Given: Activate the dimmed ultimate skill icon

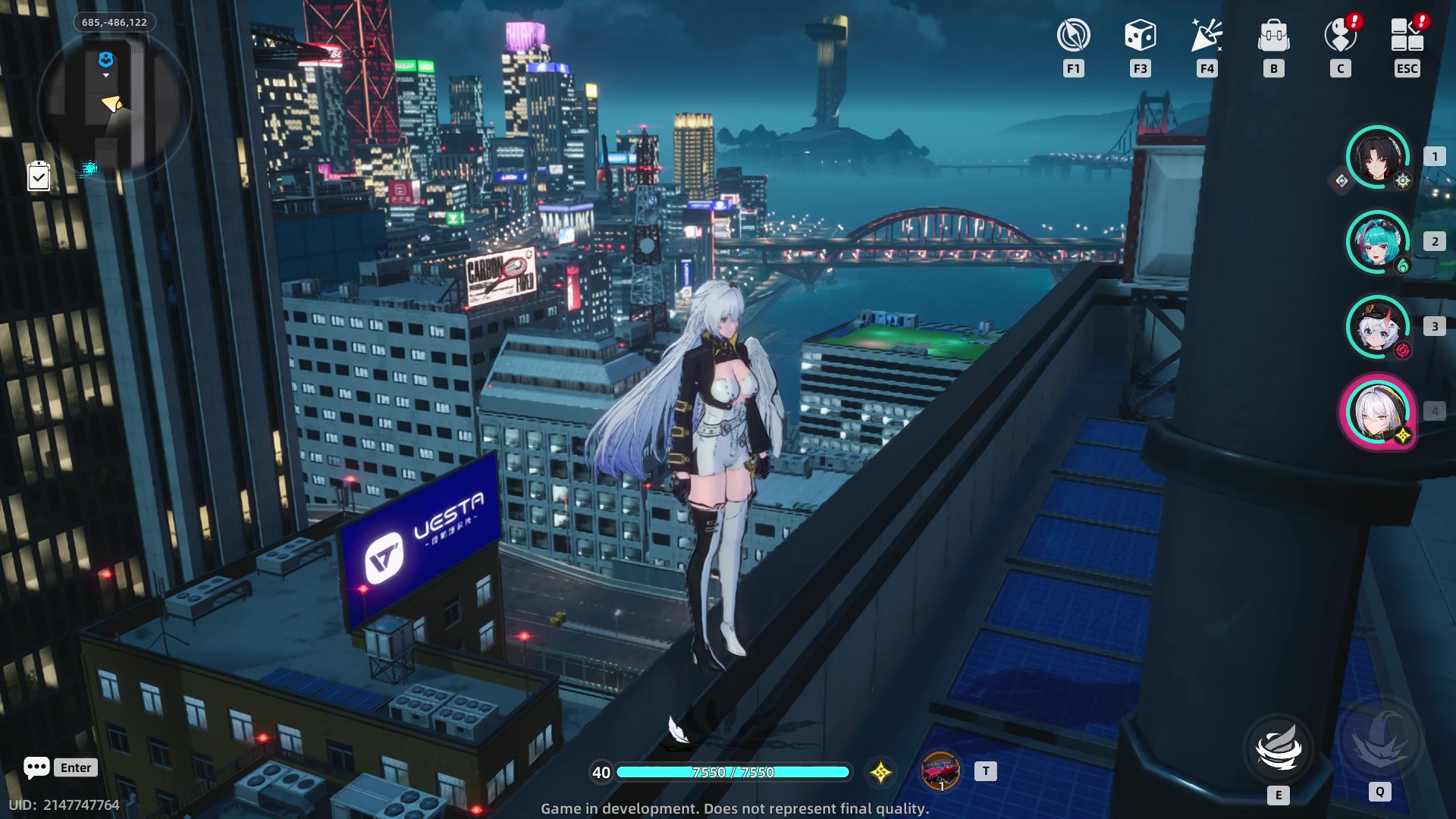Looking at the screenshot, I should pos(1380,739).
